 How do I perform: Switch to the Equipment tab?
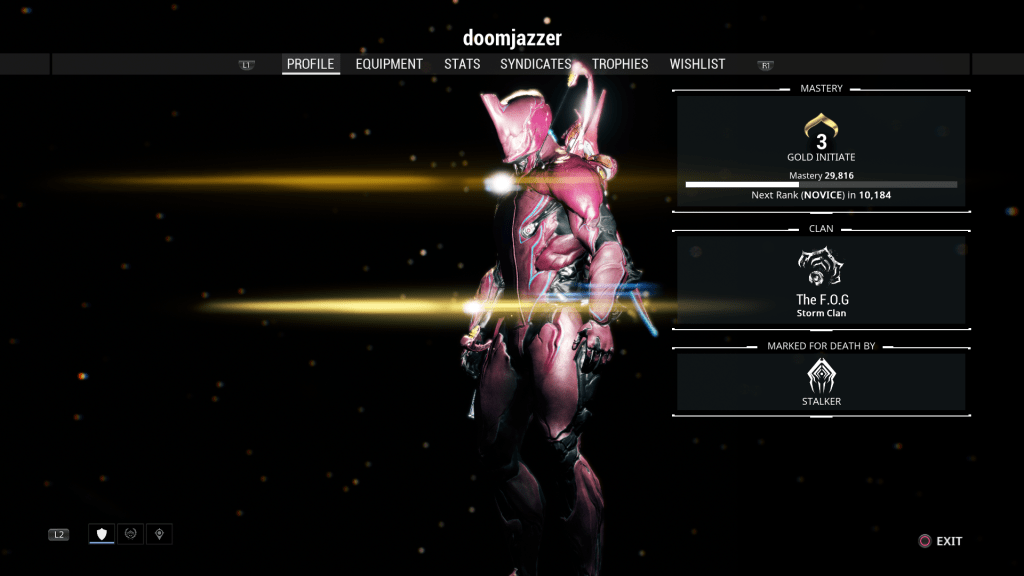(389, 64)
